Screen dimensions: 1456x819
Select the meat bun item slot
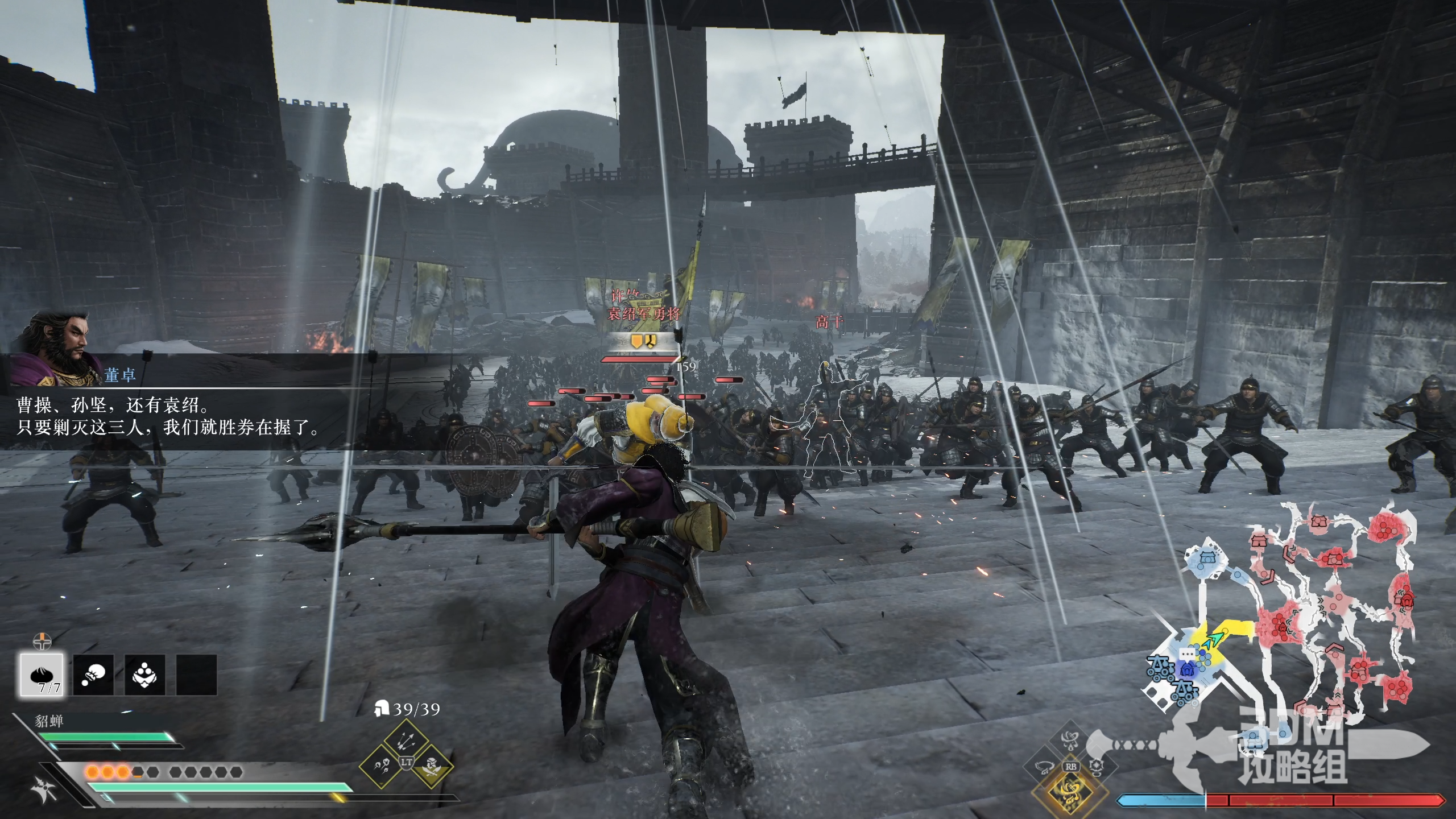(x=42, y=675)
